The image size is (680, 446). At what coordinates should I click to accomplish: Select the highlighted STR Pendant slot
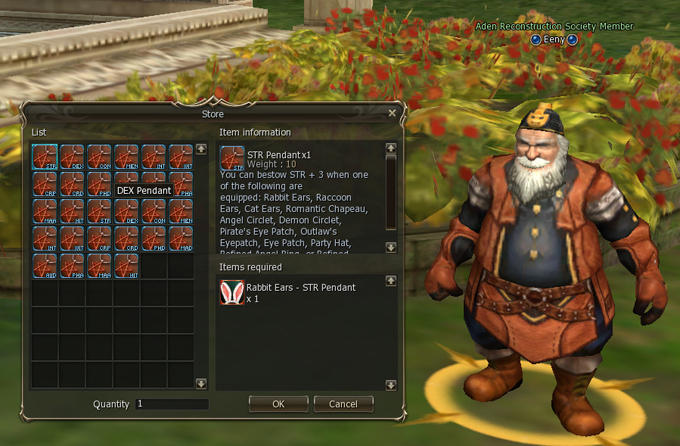click(44, 157)
